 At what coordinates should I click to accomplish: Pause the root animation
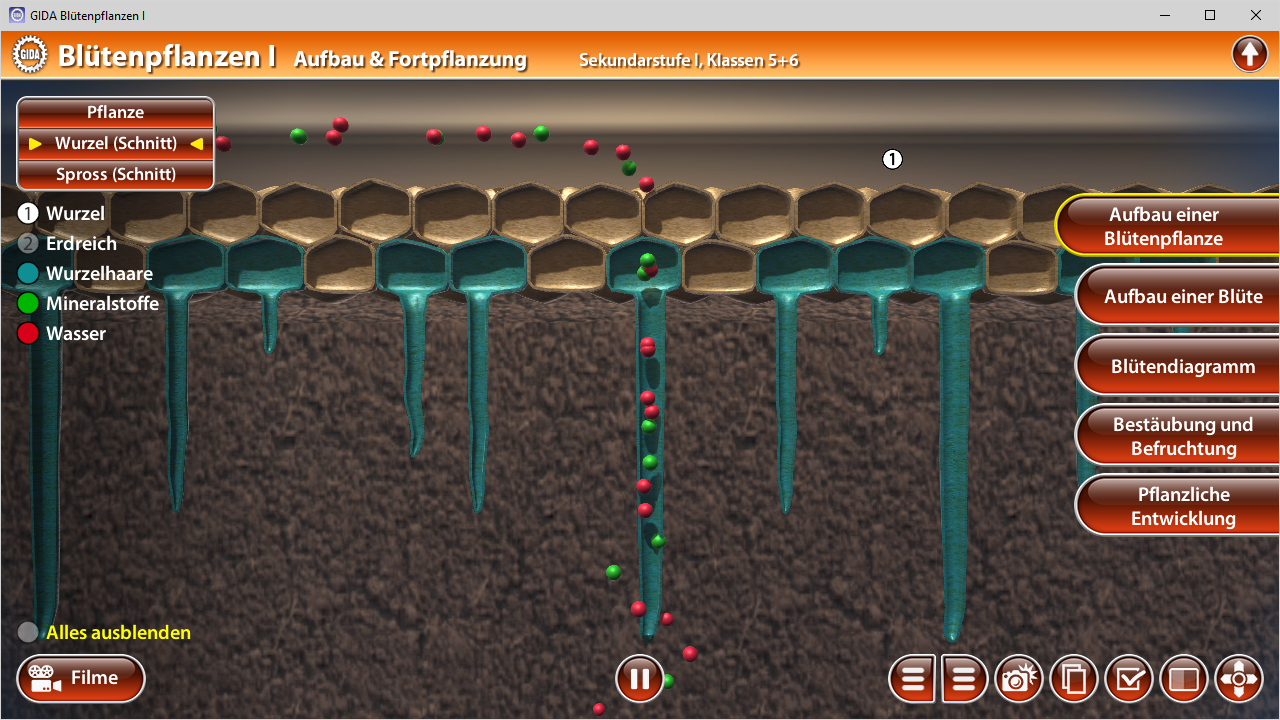pos(639,679)
